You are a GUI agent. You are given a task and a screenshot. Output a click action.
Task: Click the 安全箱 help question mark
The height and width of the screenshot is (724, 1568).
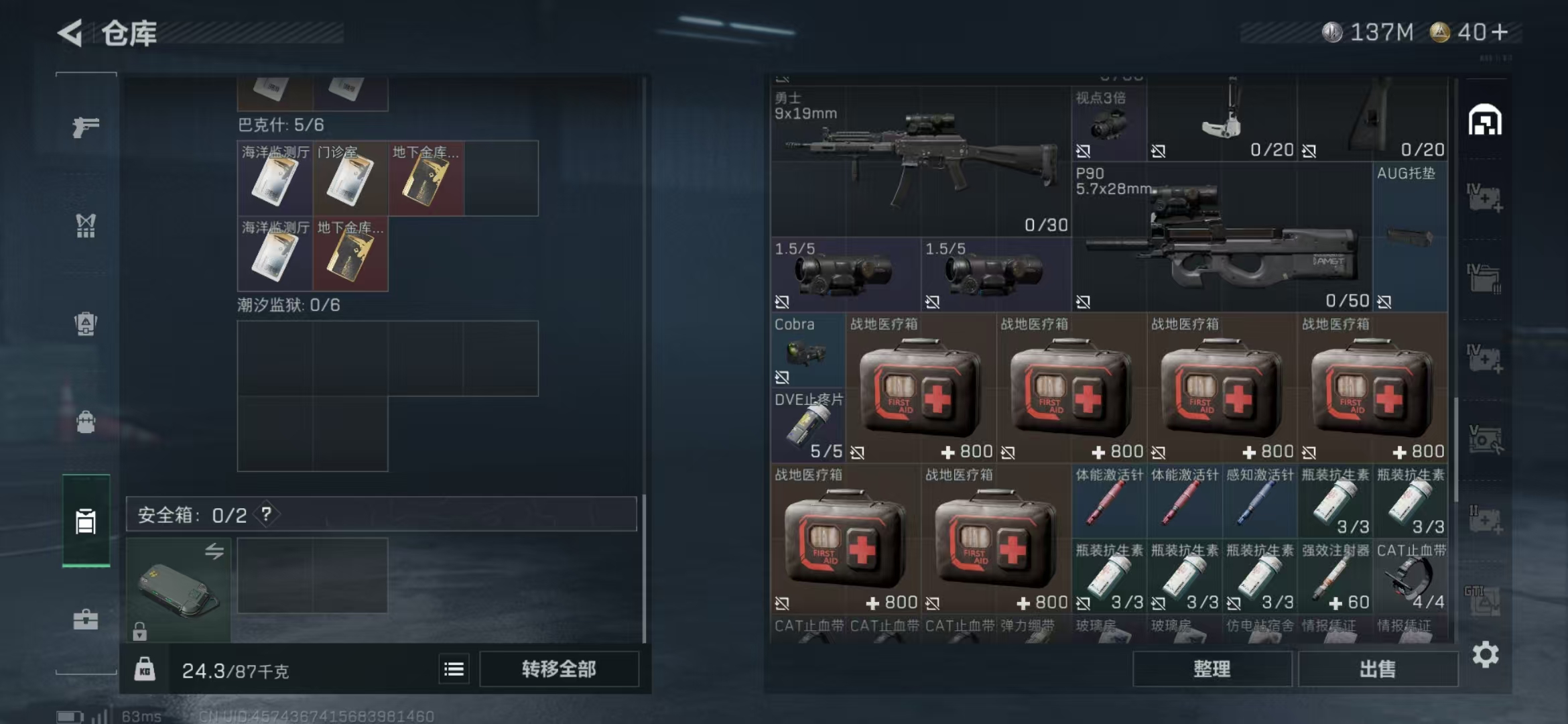(x=267, y=514)
